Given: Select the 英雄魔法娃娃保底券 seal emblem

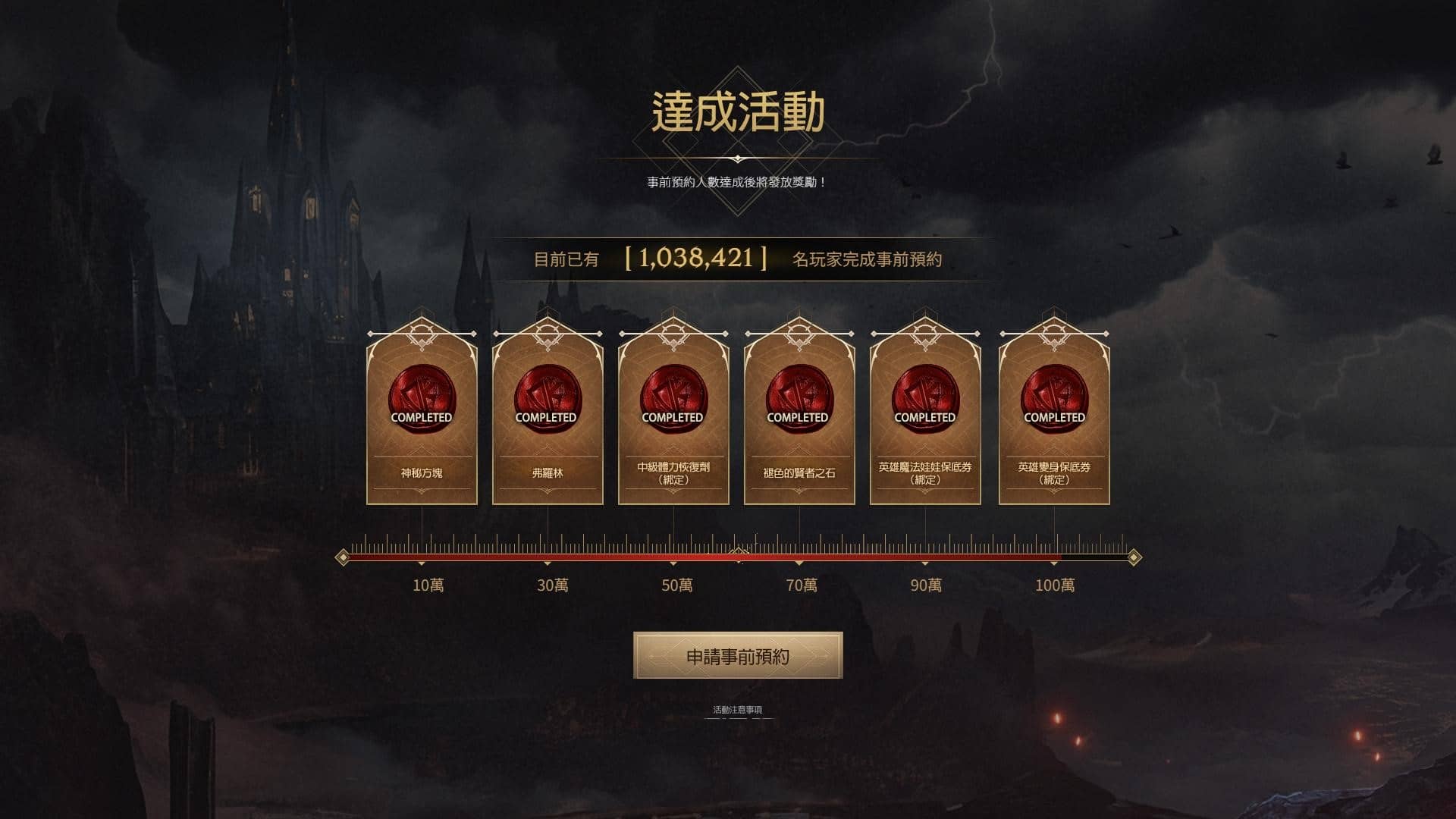Looking at the screenshot, I should coord(925,398).
